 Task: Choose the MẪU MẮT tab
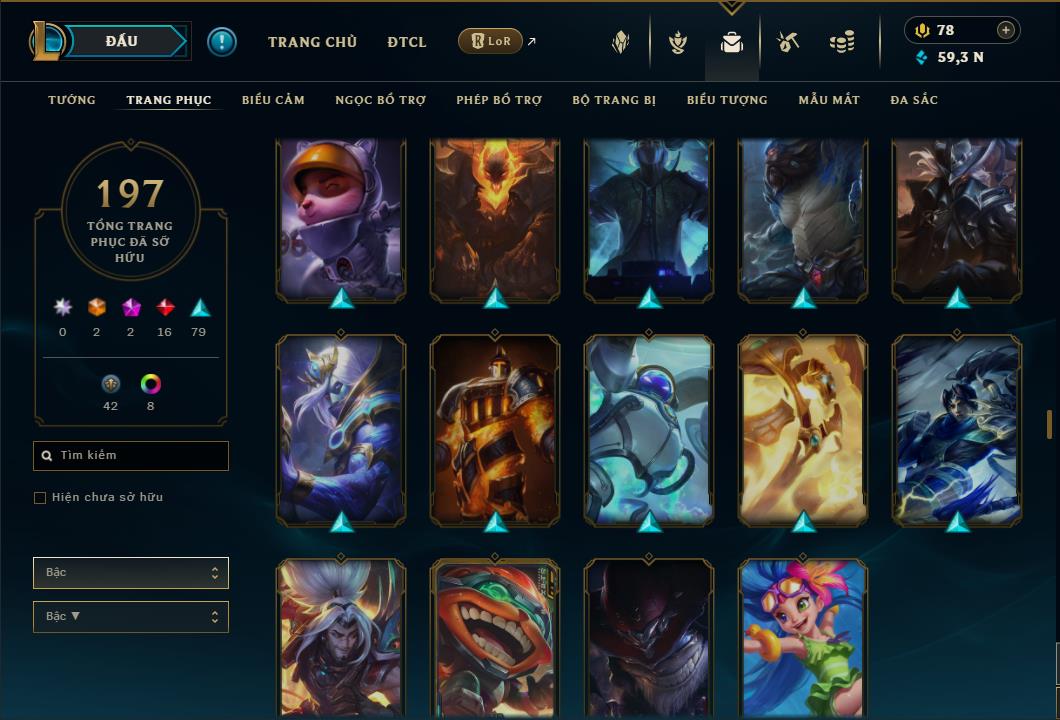coord(829,100)
